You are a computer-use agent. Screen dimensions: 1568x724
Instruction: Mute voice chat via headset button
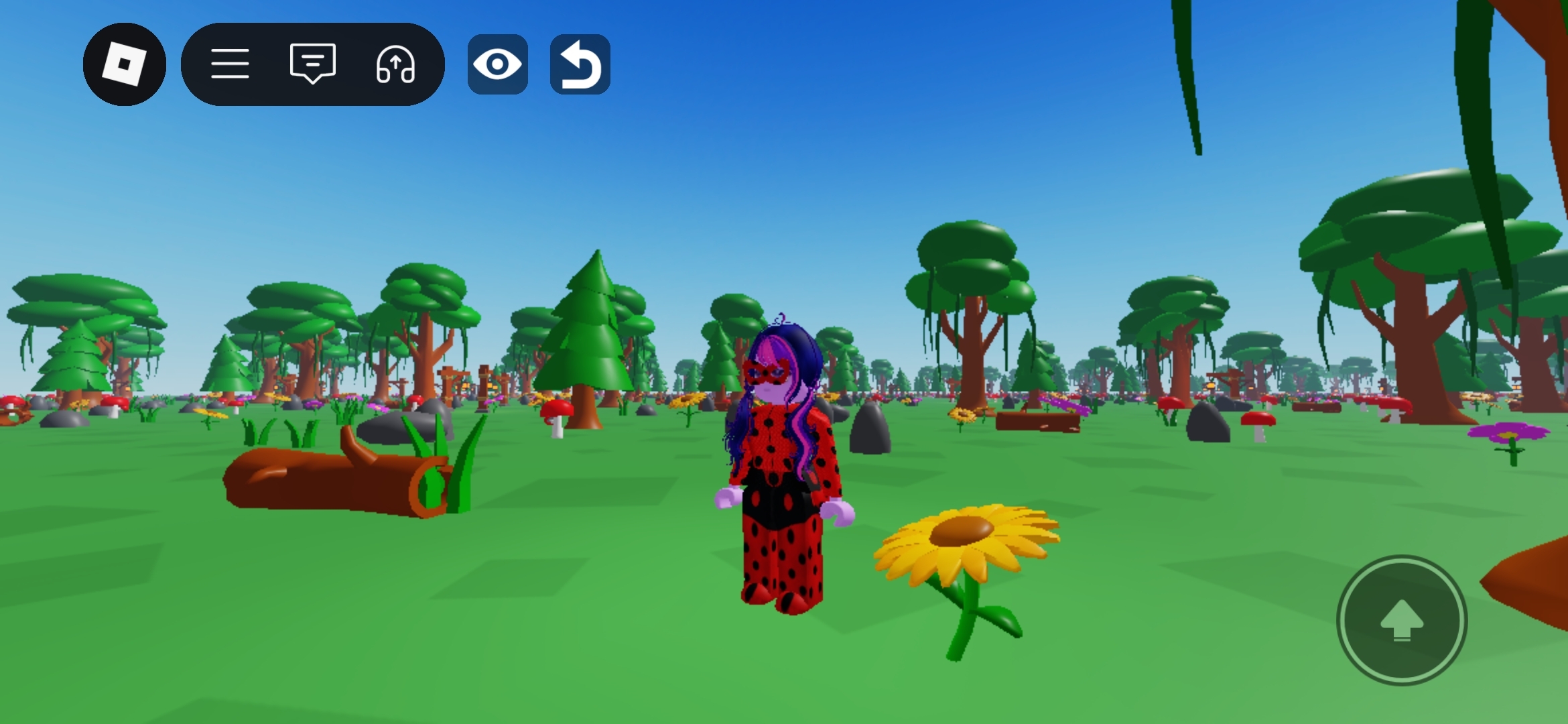click(397, 64)
